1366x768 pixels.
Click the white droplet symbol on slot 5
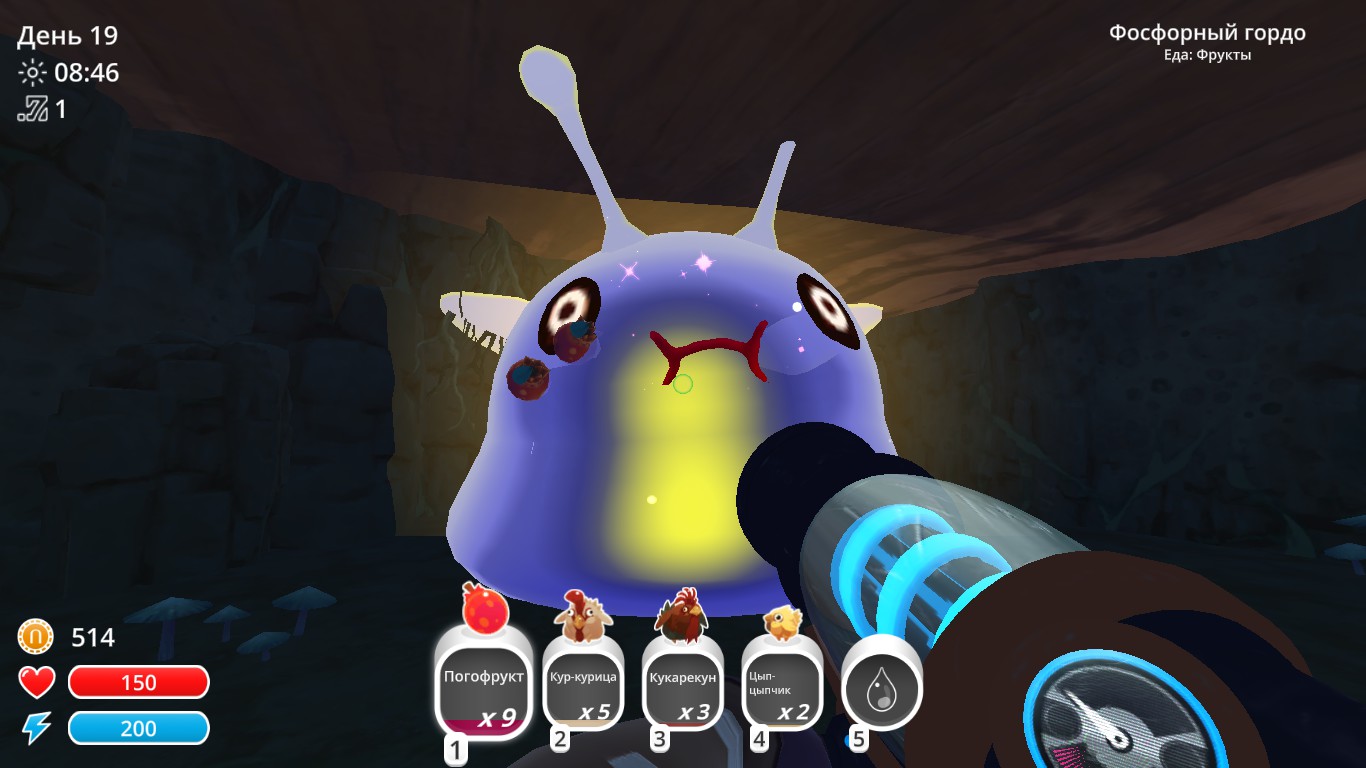click(x=883, y=690)
